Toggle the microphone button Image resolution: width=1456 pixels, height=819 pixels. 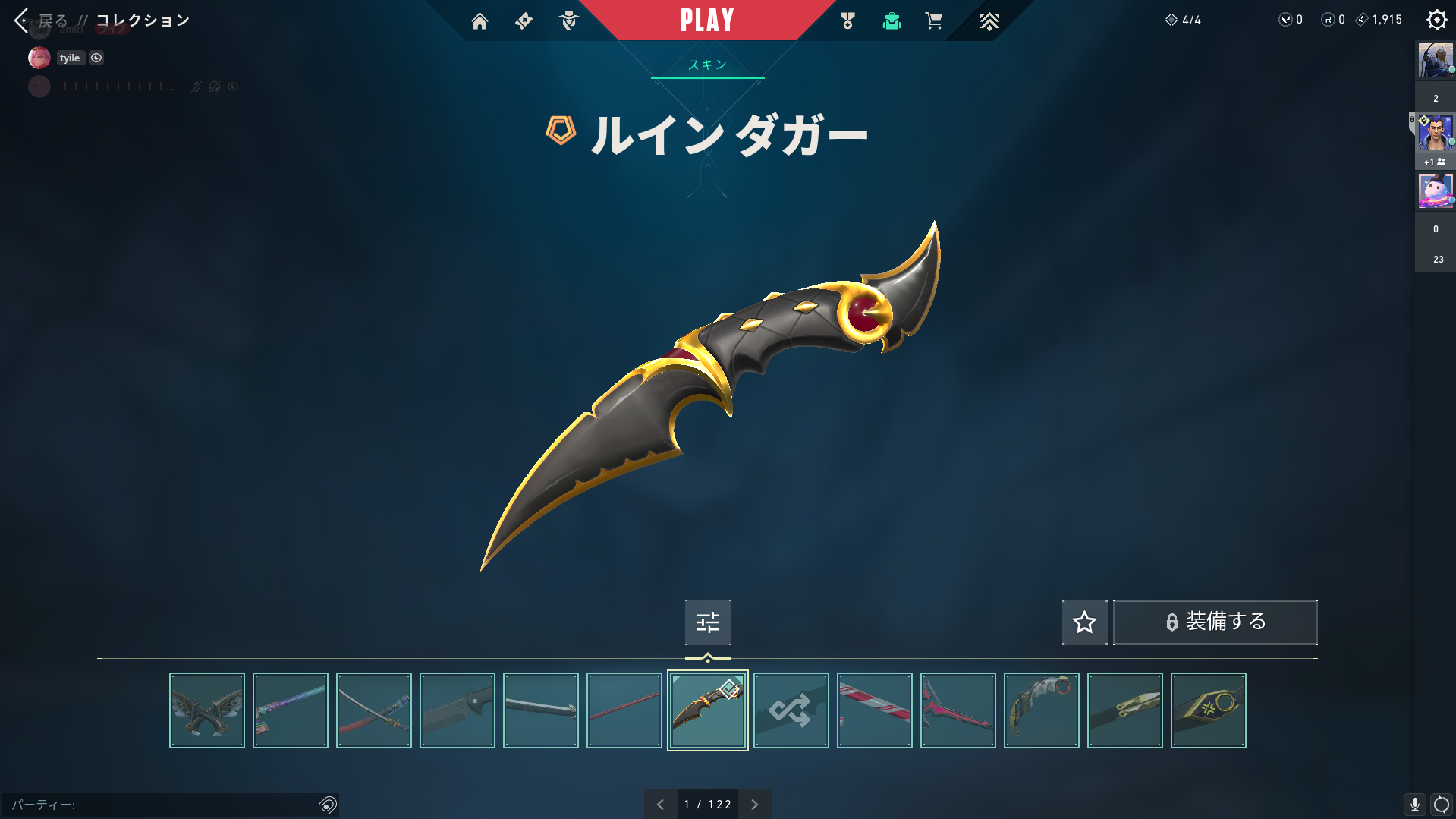[x=1414, y=805]
